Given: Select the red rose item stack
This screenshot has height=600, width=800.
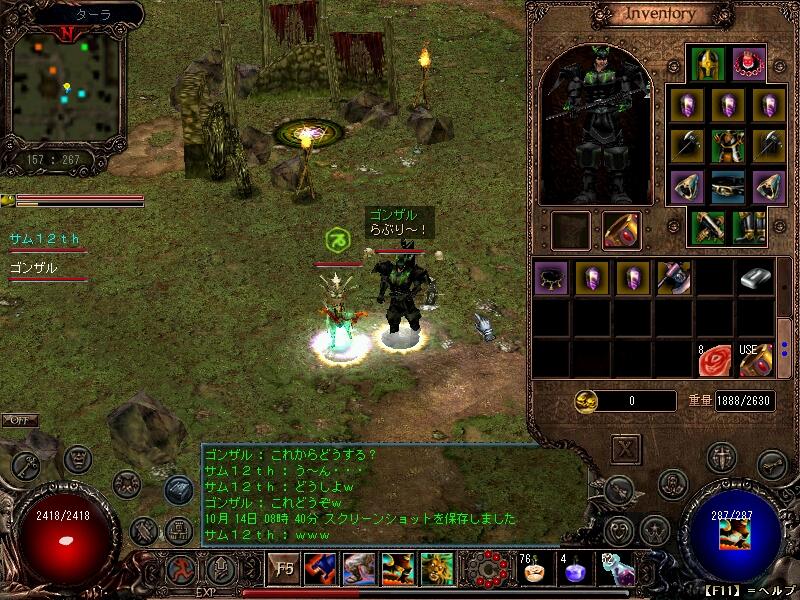Looking at the screenshot, I should pos(714,360).
